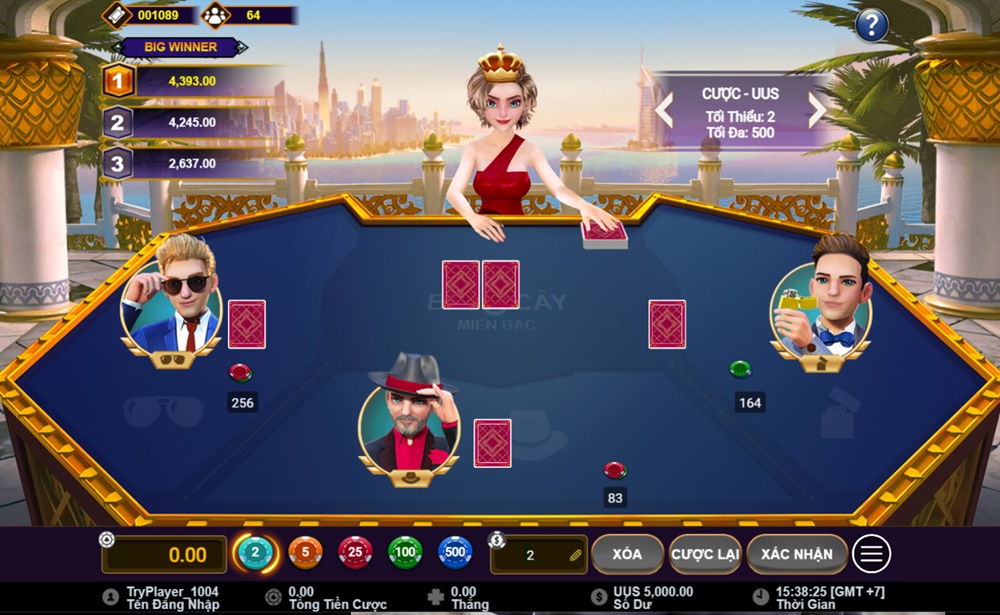Open the help question mark
This screenshot has height=615, width=1000.
click(872, 24)
